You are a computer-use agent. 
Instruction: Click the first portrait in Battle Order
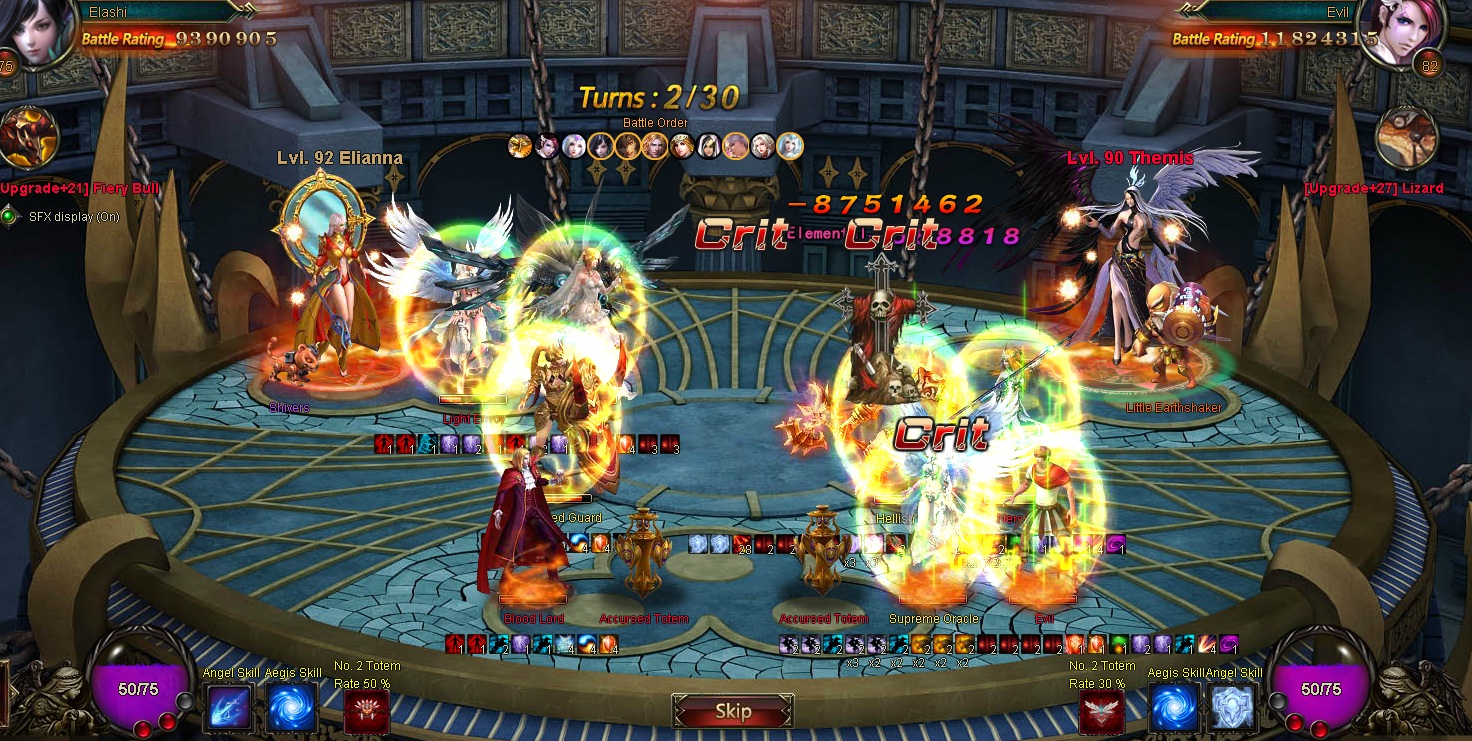point(520,147)
